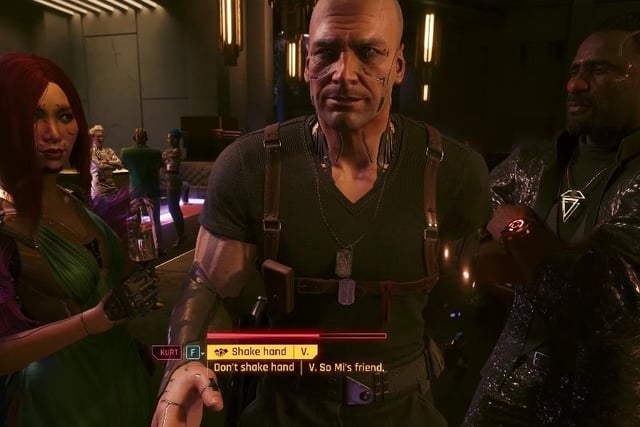Choose the "Shake hand" dialogue option

(262, 352)
